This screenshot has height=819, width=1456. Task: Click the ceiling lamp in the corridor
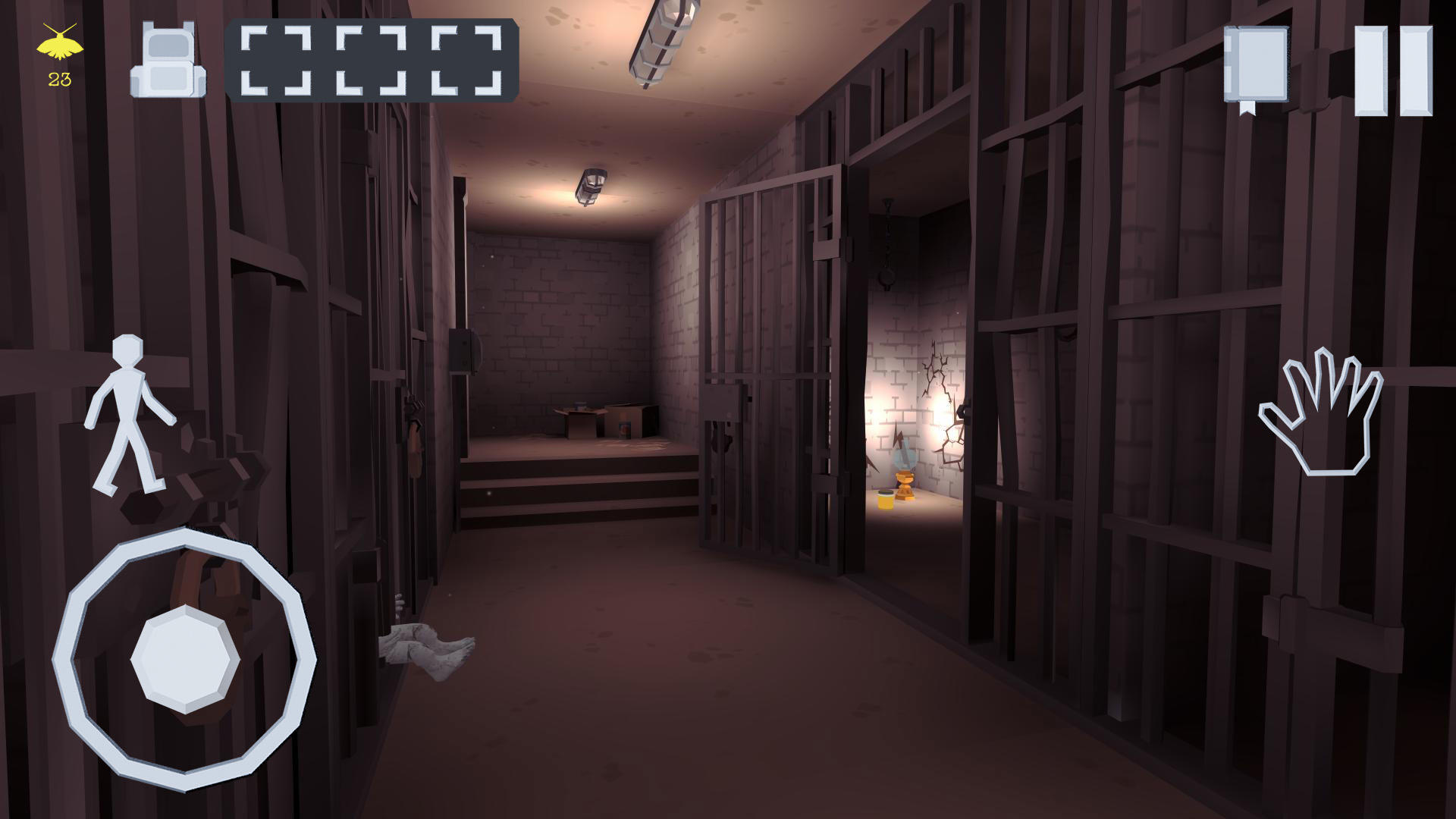pyautogui.click(x=590, y=186)
